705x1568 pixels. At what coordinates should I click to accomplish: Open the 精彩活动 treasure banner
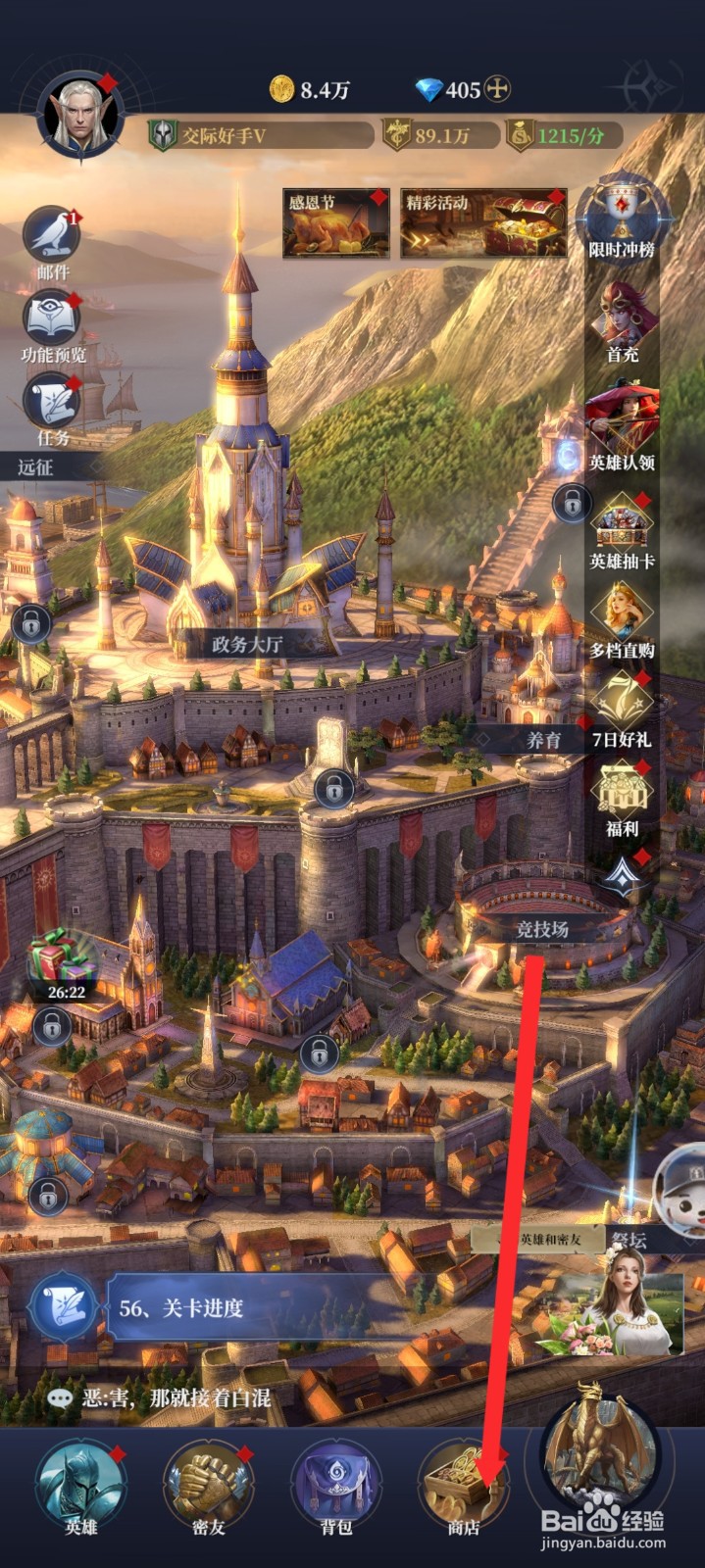coord(483,223)
